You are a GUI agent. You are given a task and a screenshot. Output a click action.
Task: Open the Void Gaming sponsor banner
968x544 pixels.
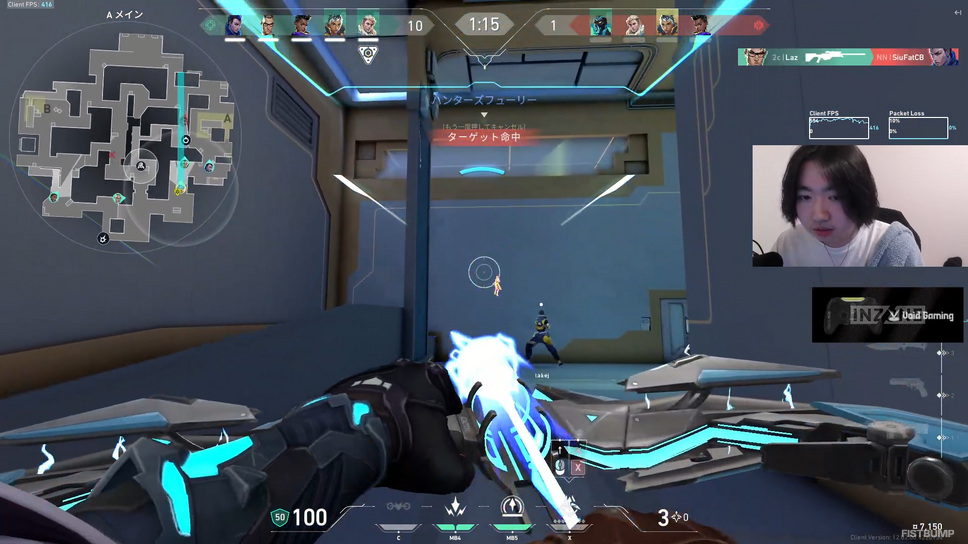point(887,315)
